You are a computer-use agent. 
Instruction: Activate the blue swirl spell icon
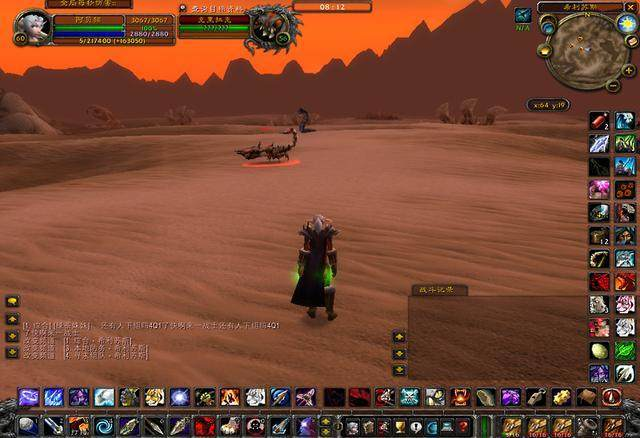104,425
